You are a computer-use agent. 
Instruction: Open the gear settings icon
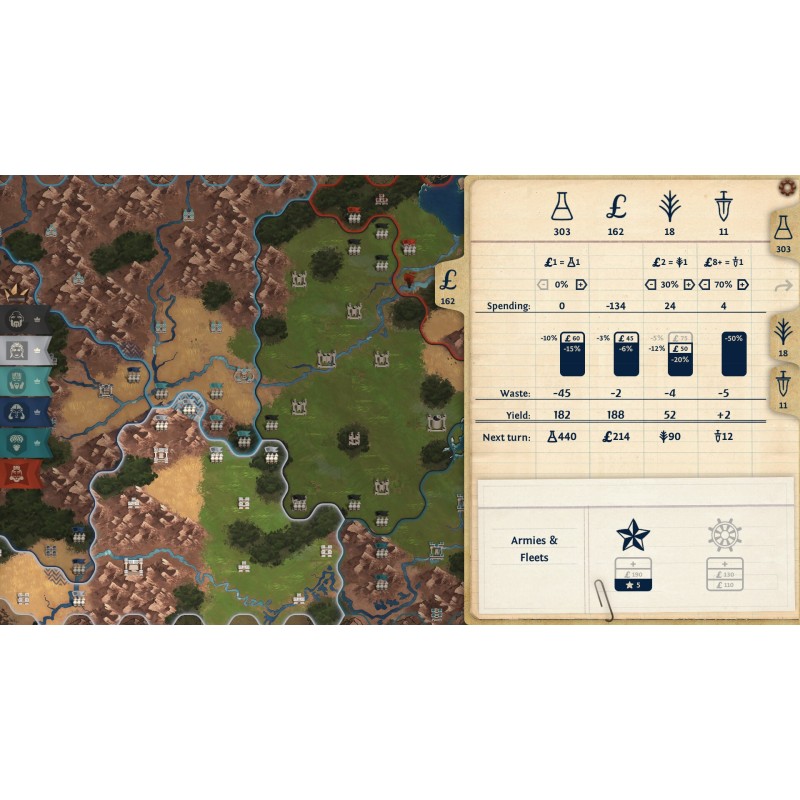786,188
